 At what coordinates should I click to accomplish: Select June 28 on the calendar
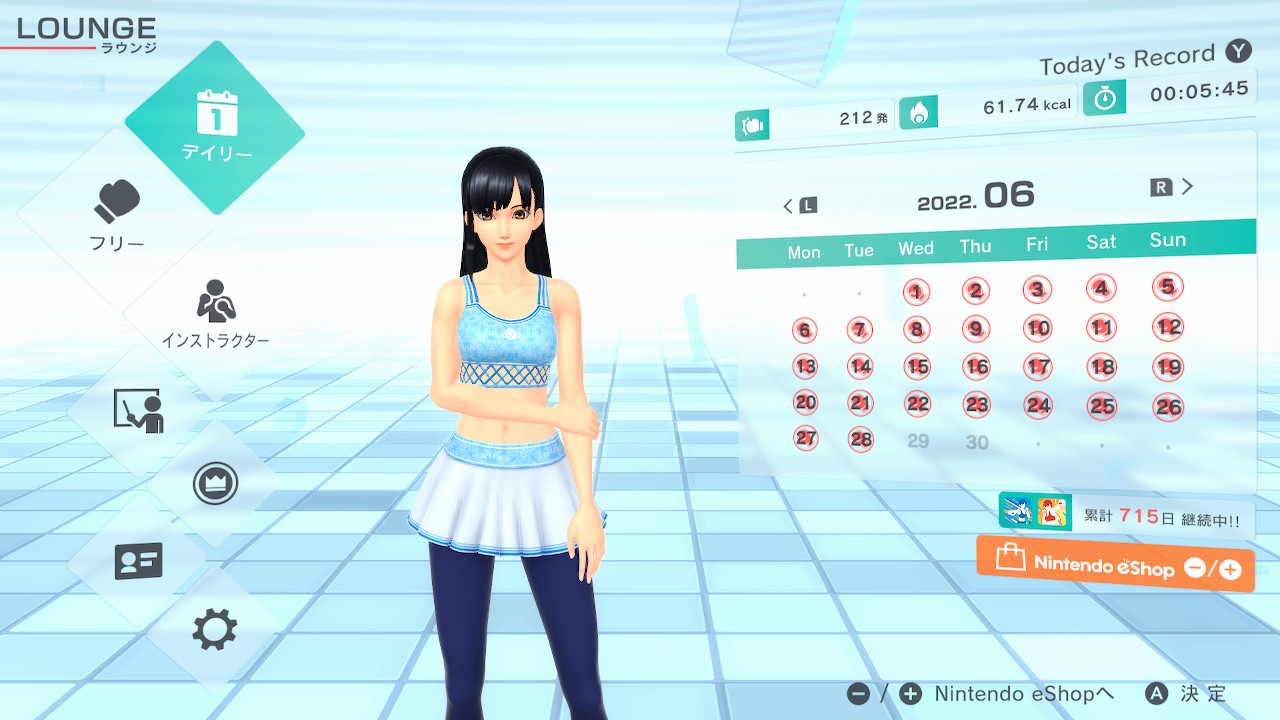click(x=860, y=439)
